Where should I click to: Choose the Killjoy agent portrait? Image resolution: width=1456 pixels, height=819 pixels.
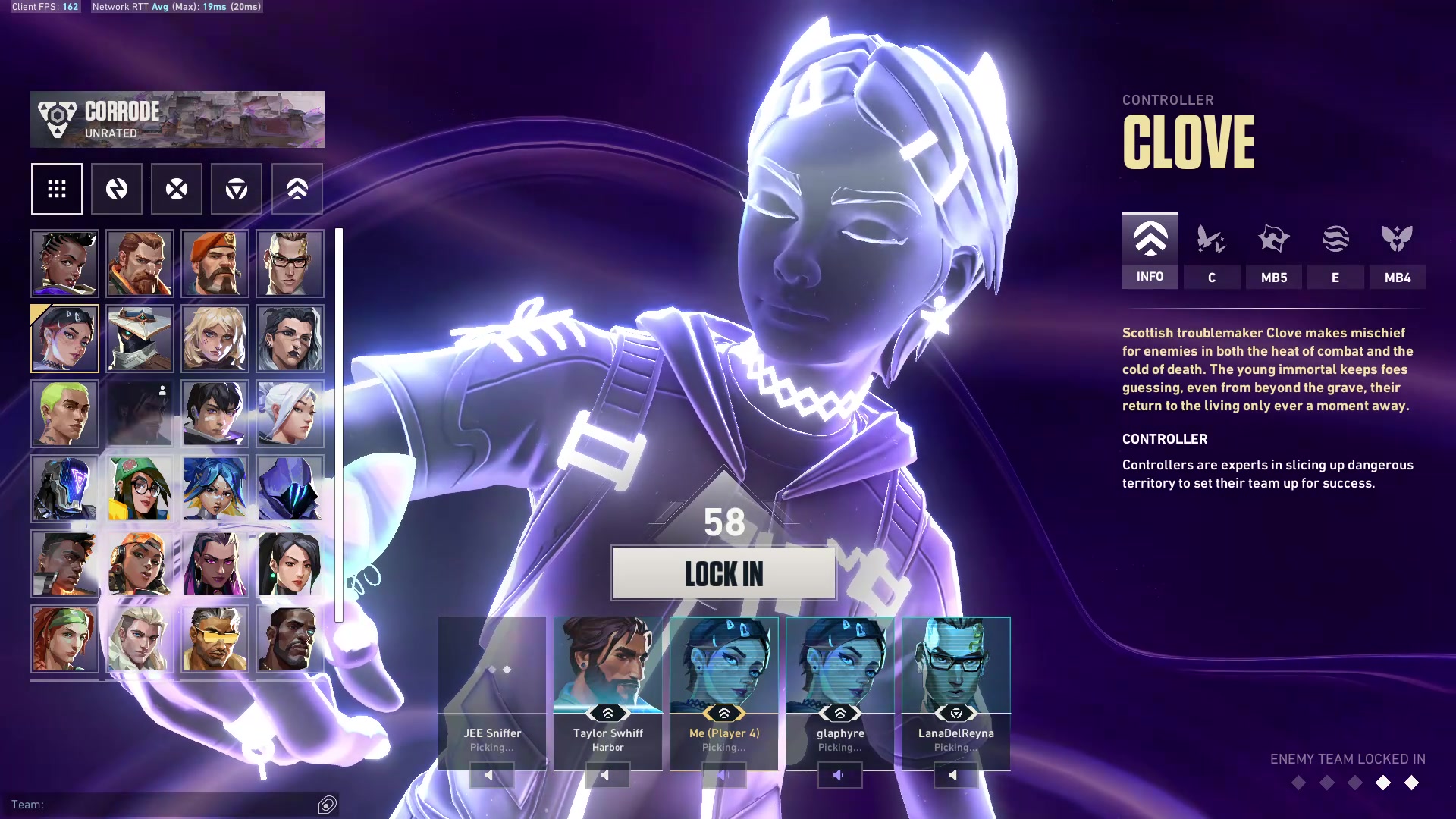[x=140, y=488]
